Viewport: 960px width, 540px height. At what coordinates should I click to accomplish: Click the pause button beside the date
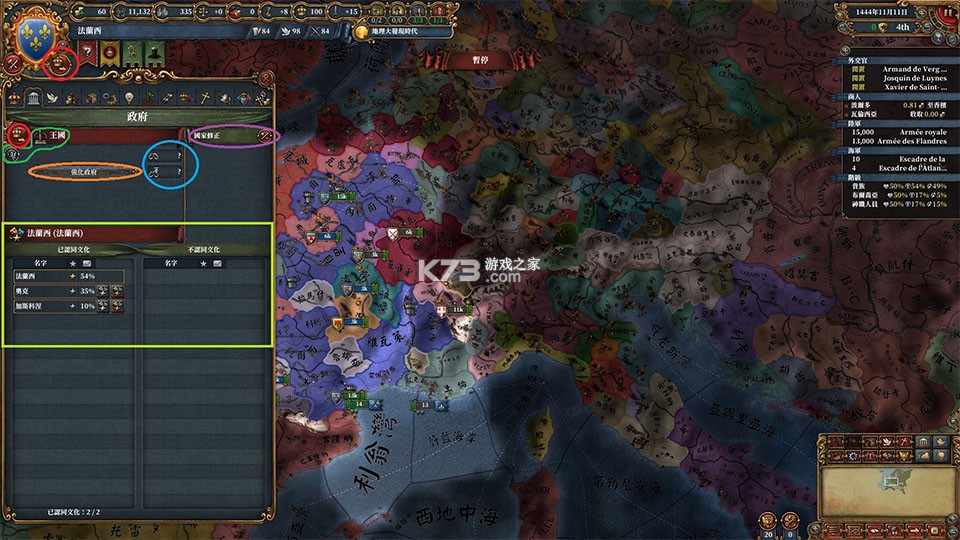point(948,13)
